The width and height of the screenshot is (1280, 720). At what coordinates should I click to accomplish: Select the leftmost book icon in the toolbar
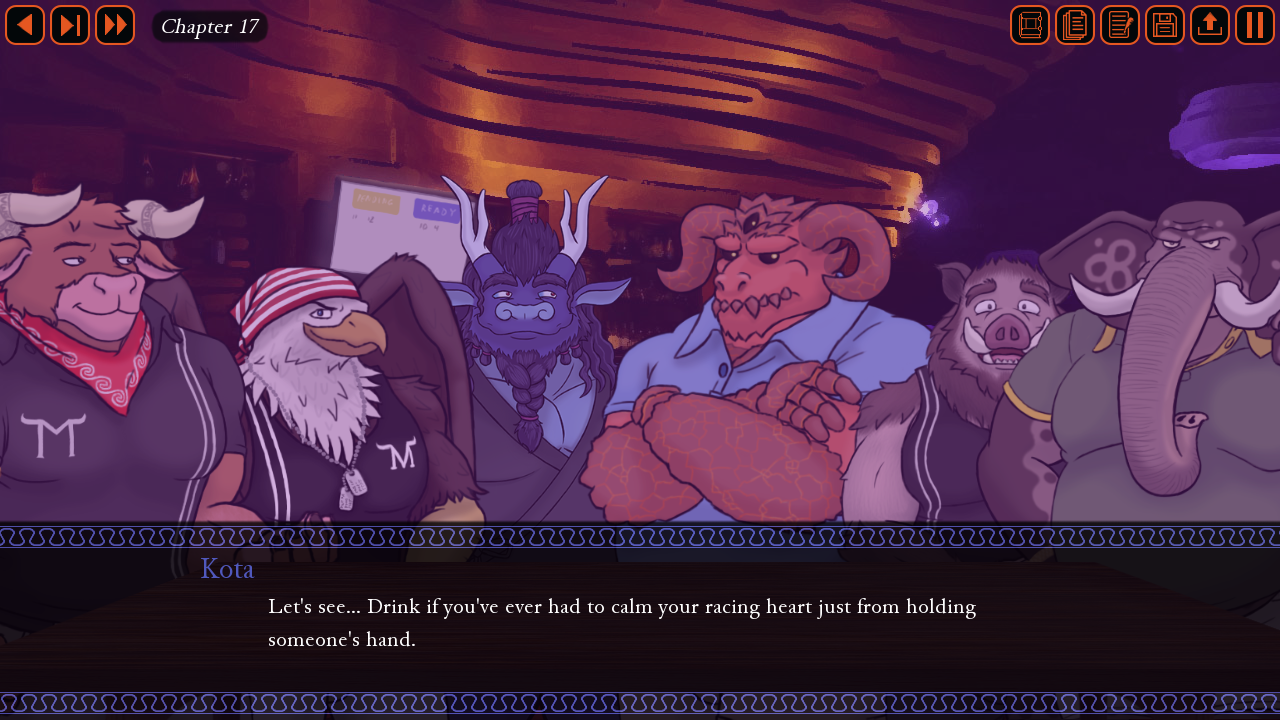(x=1030, y=25)
